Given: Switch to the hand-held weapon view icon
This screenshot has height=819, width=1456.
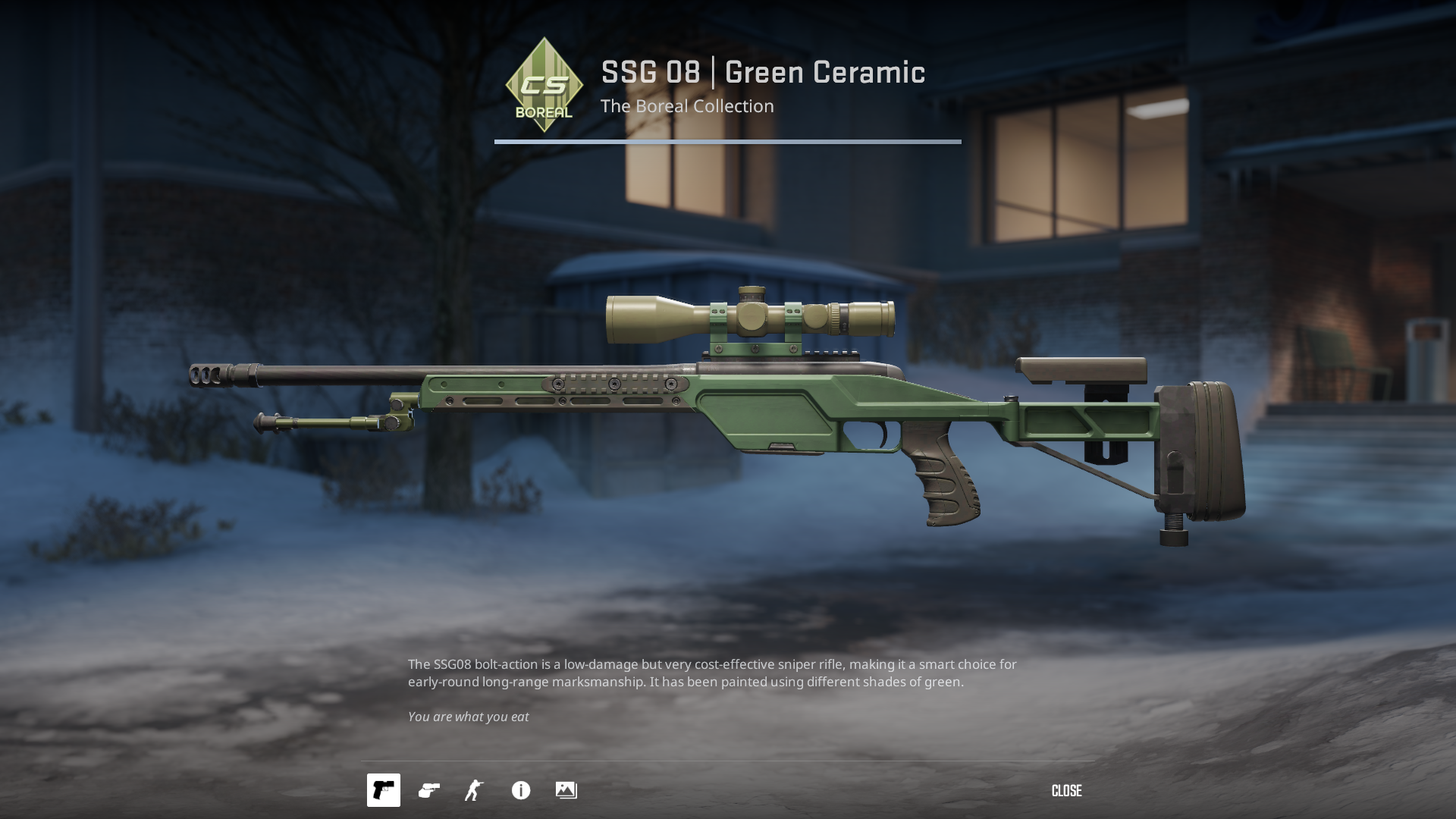Looking at the screenshot, I should tap(429, 790).
